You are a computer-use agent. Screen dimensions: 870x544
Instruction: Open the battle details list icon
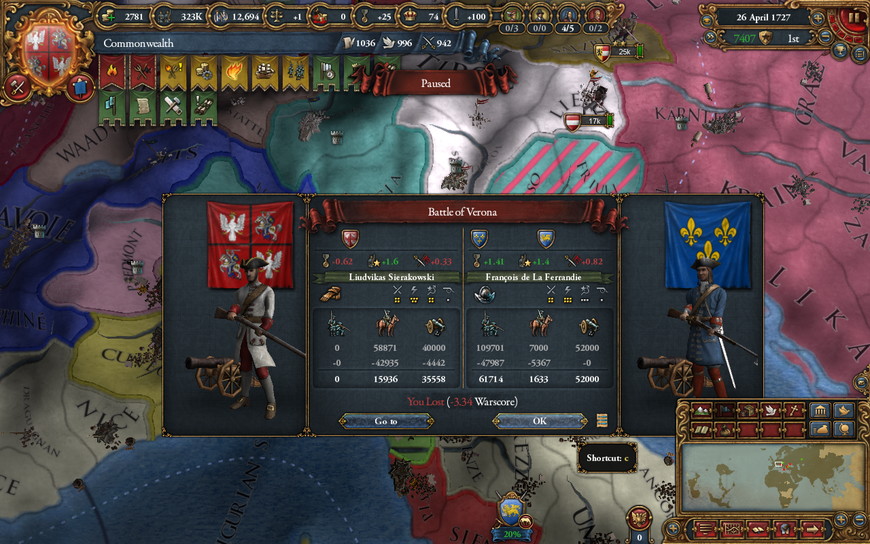602,421
